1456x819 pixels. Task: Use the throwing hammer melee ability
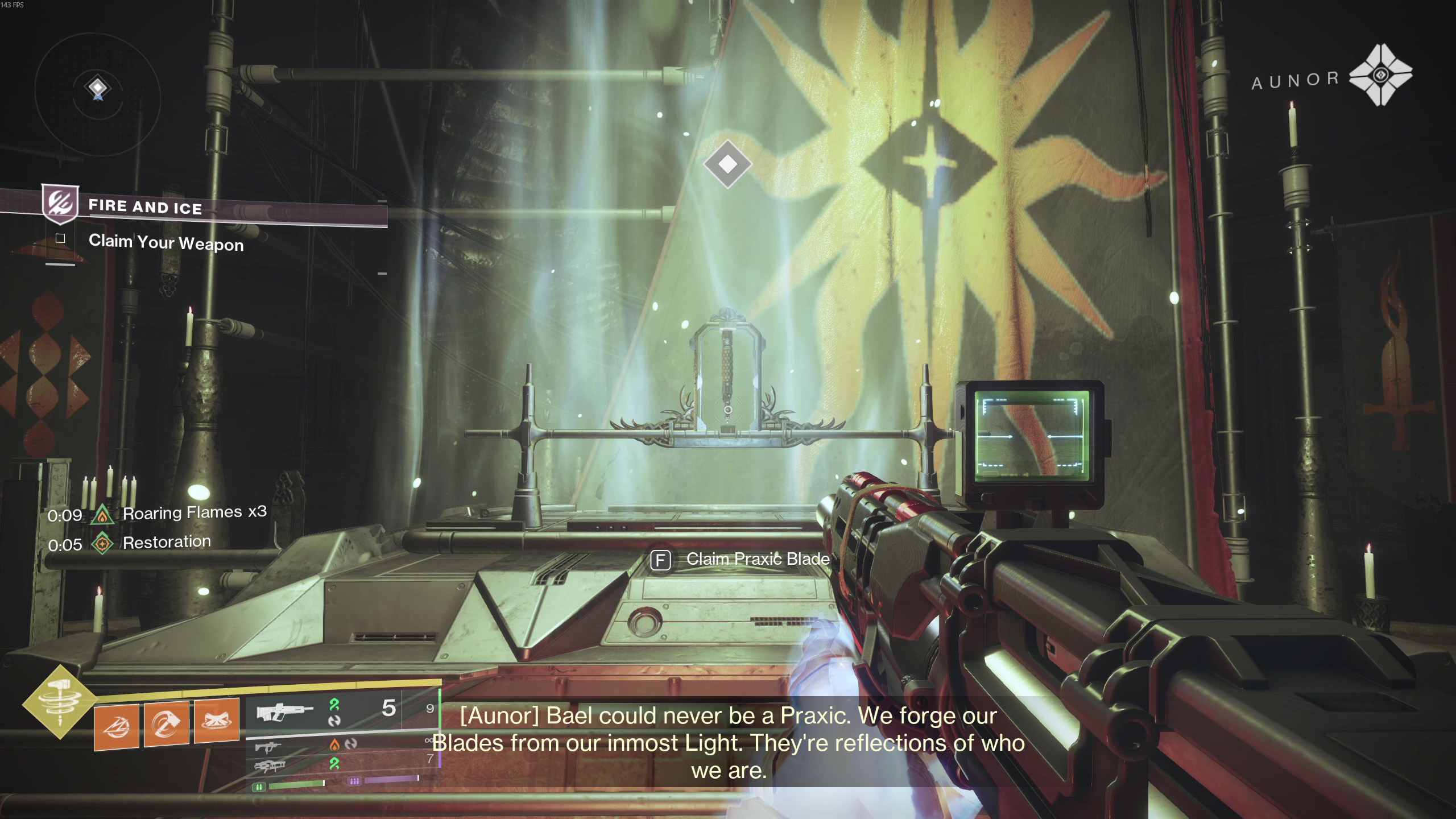tap(166, 724)
